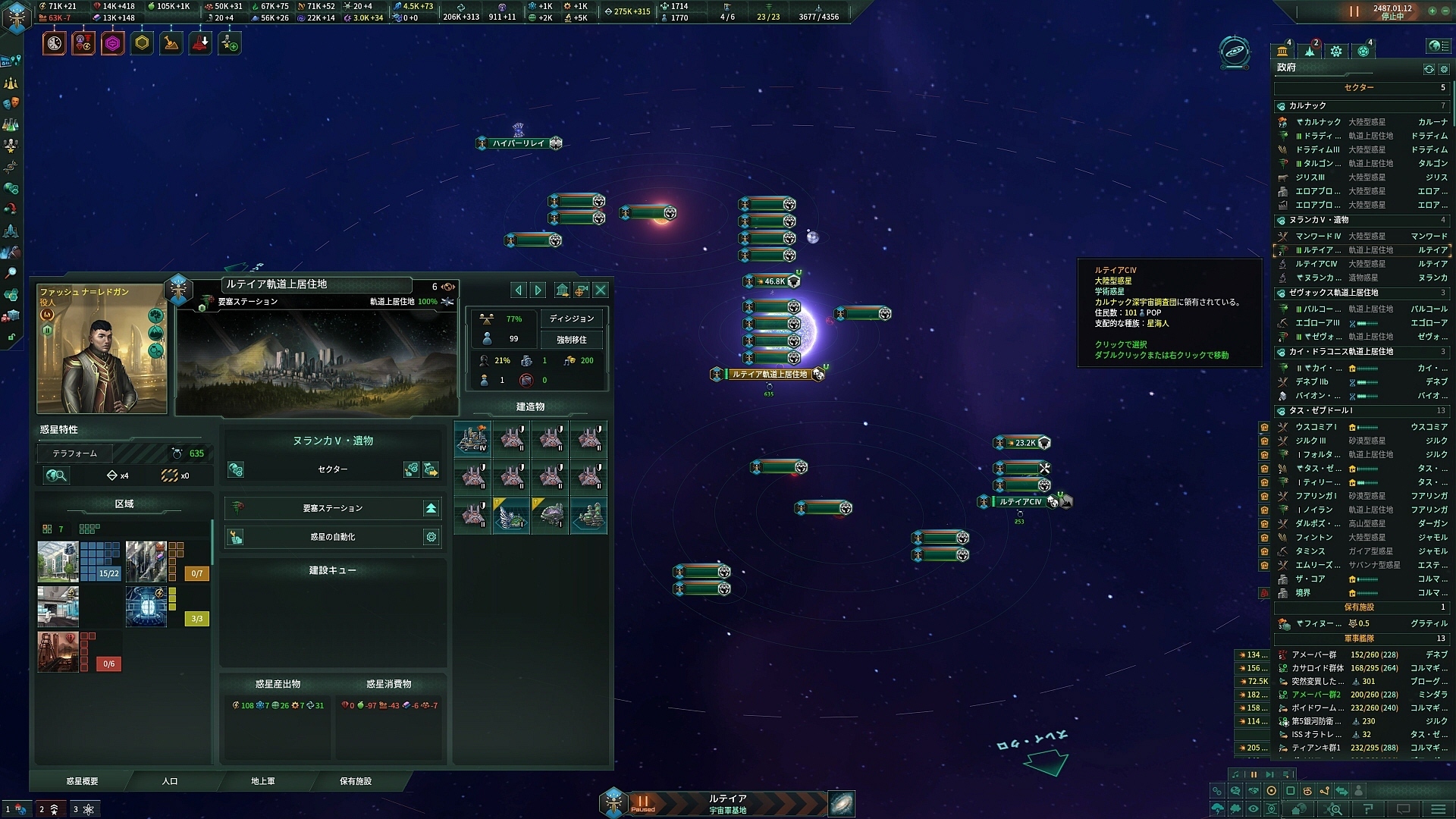Change the 要塞ステーション designation
Image resolution: width=1456 pixels, height=819 pixels.
point(431,508)
